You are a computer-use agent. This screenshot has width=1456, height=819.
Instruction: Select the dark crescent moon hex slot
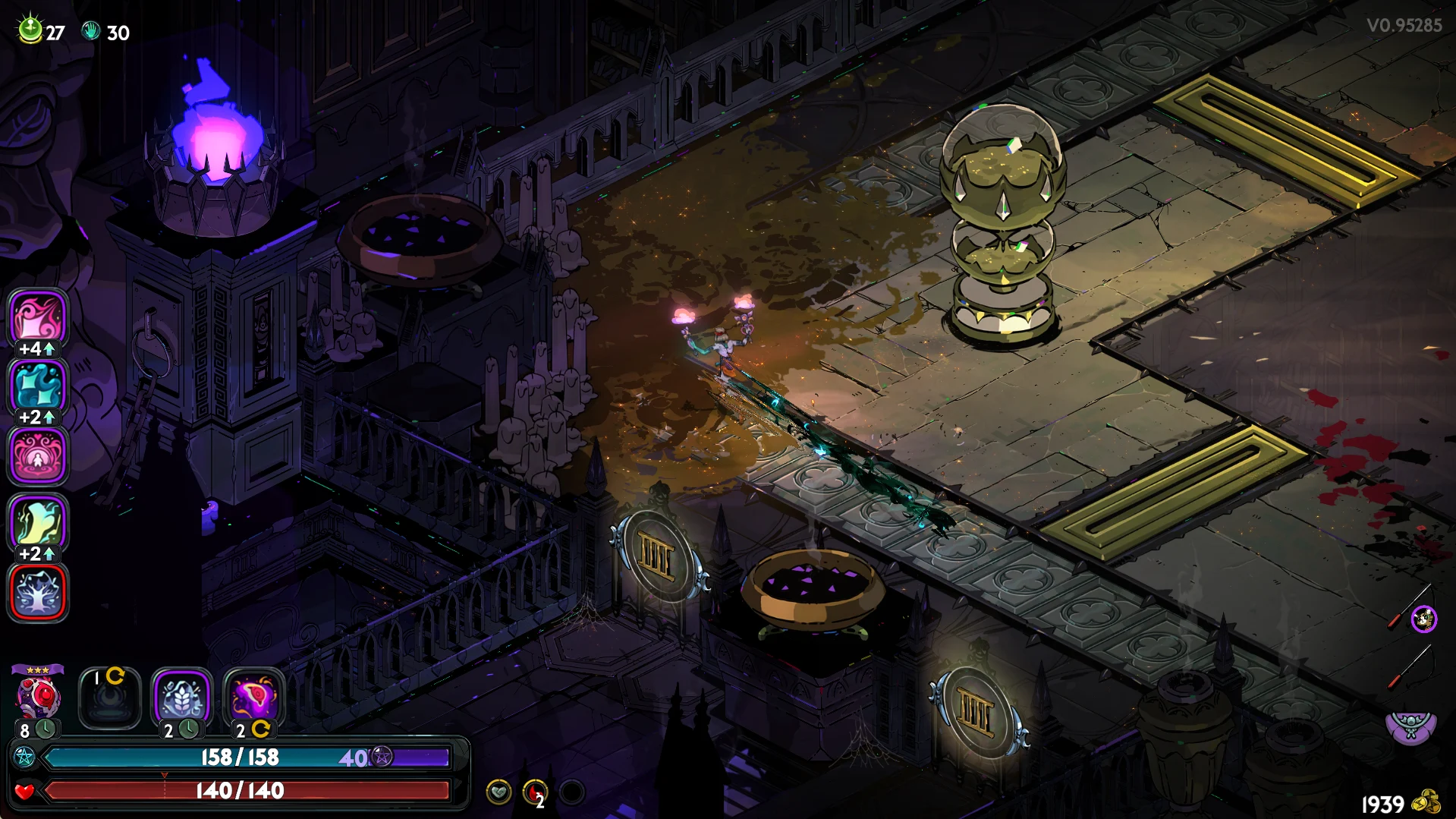click(x=109, y=698)
